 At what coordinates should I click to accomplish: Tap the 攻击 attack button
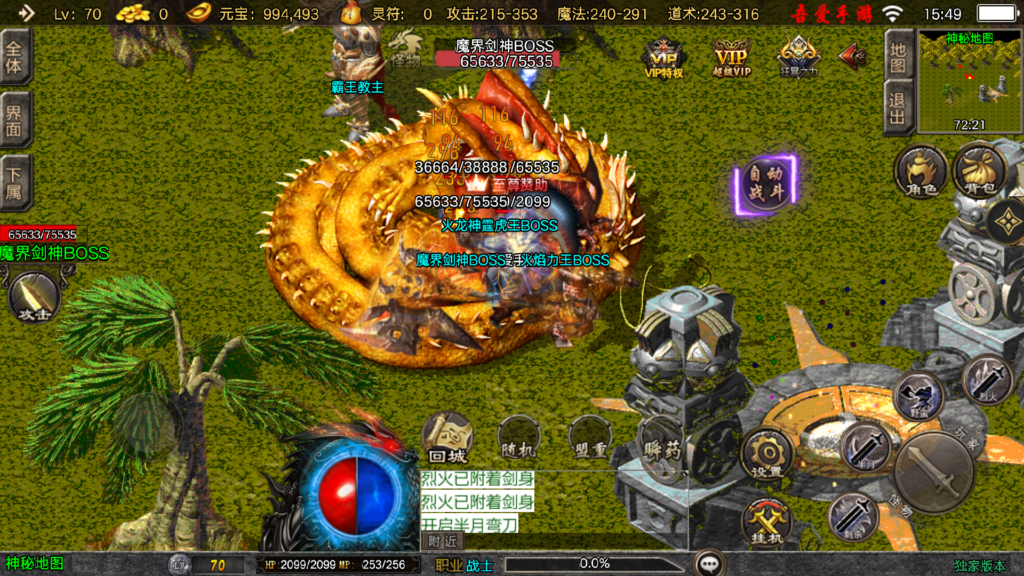coord(34,297)
